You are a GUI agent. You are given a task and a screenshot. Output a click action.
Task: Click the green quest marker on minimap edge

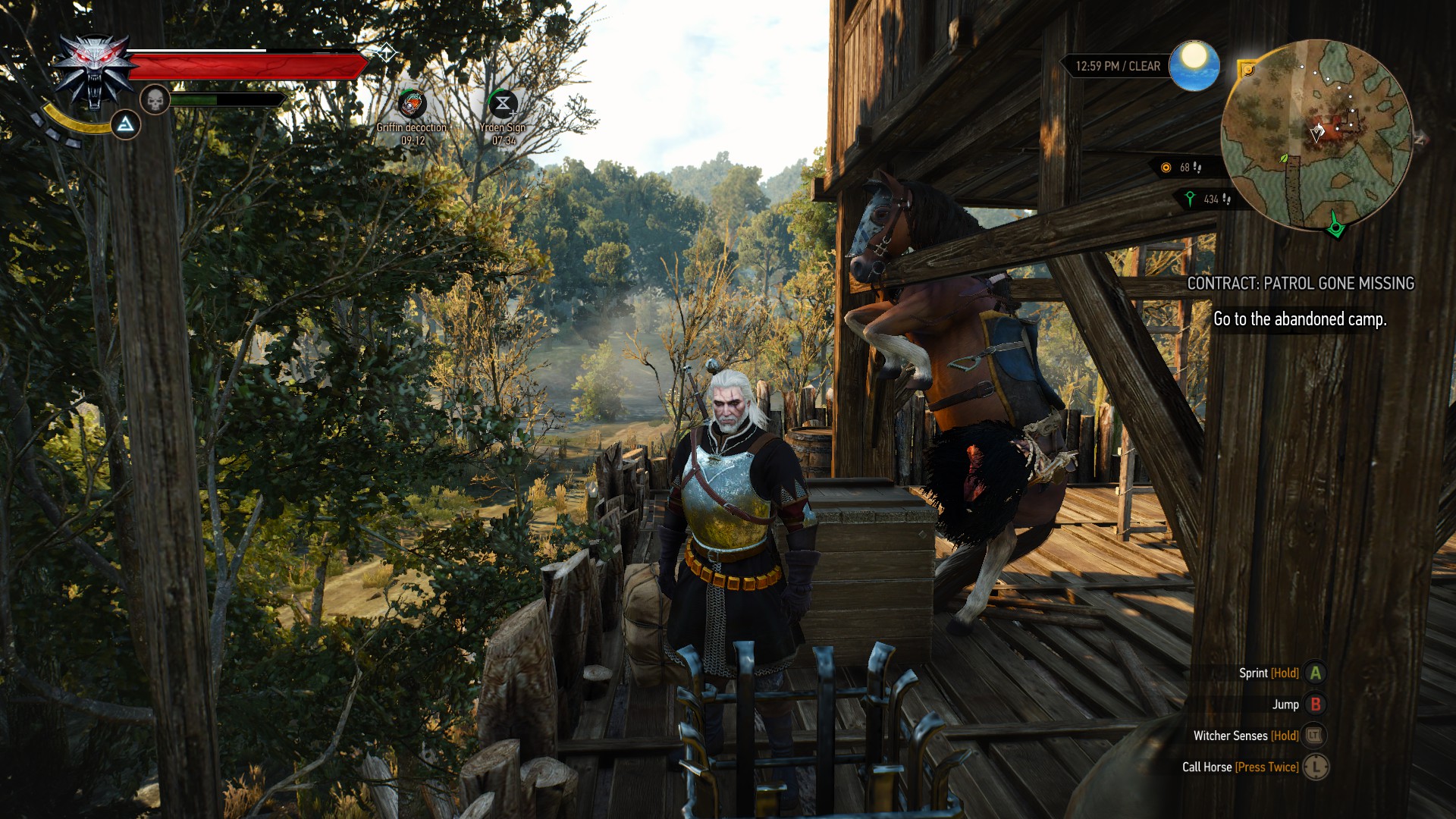pyautogui.click(x=1335, y=225)
